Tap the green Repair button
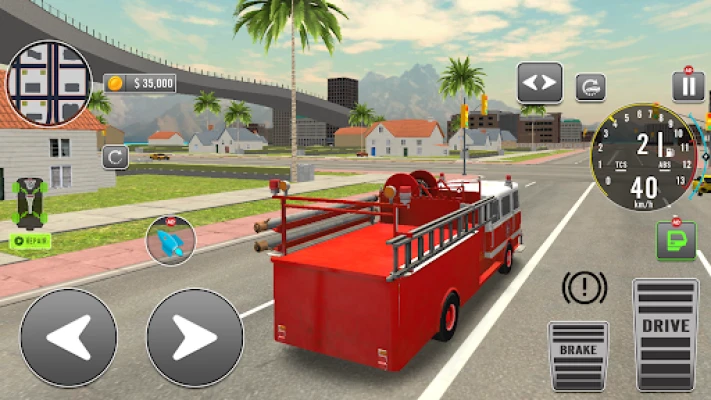Viewport: 711px width, 400px height. [30, 240]
